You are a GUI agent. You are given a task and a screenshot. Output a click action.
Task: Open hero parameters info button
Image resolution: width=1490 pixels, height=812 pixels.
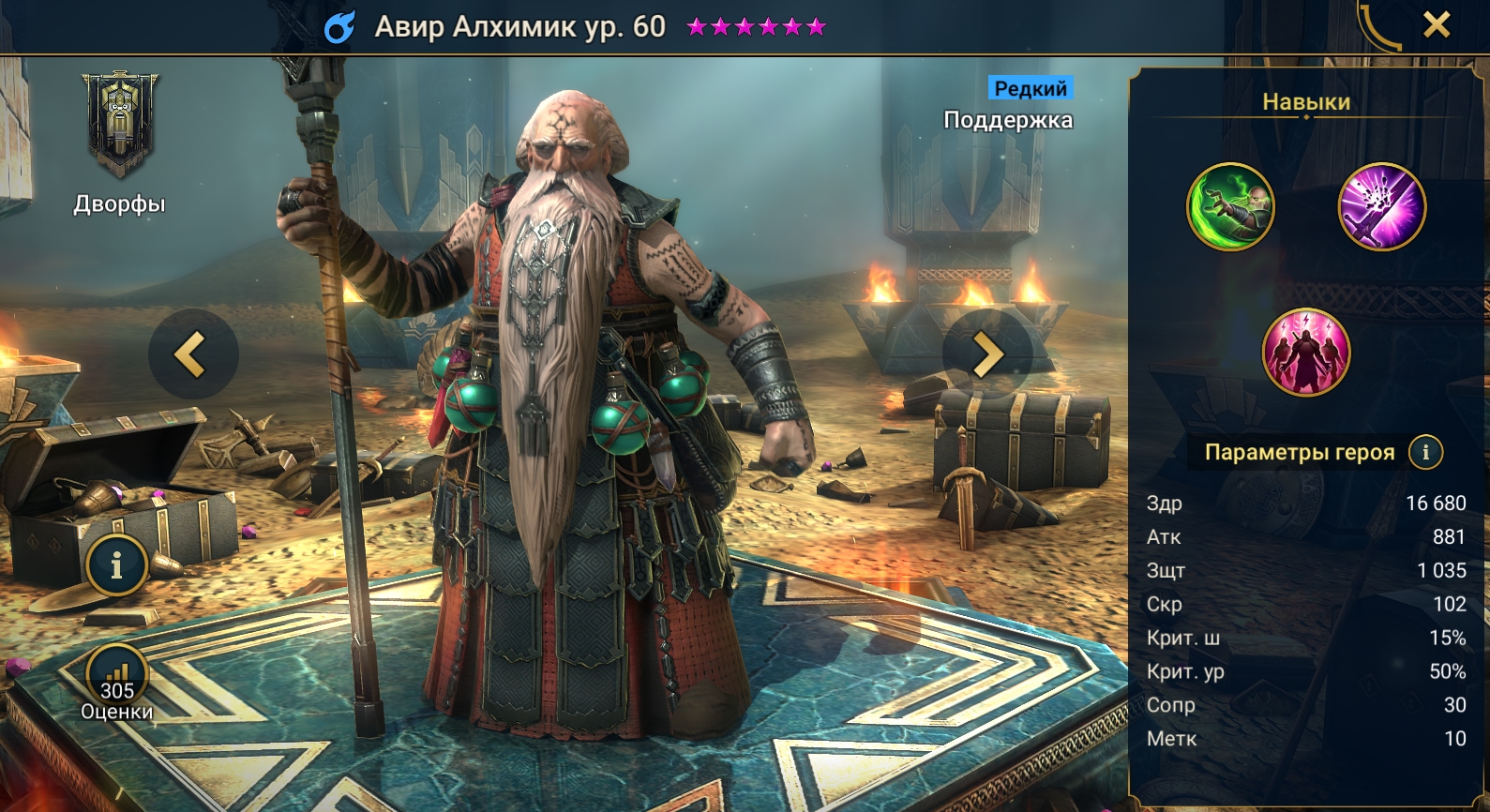[1425, 452]
